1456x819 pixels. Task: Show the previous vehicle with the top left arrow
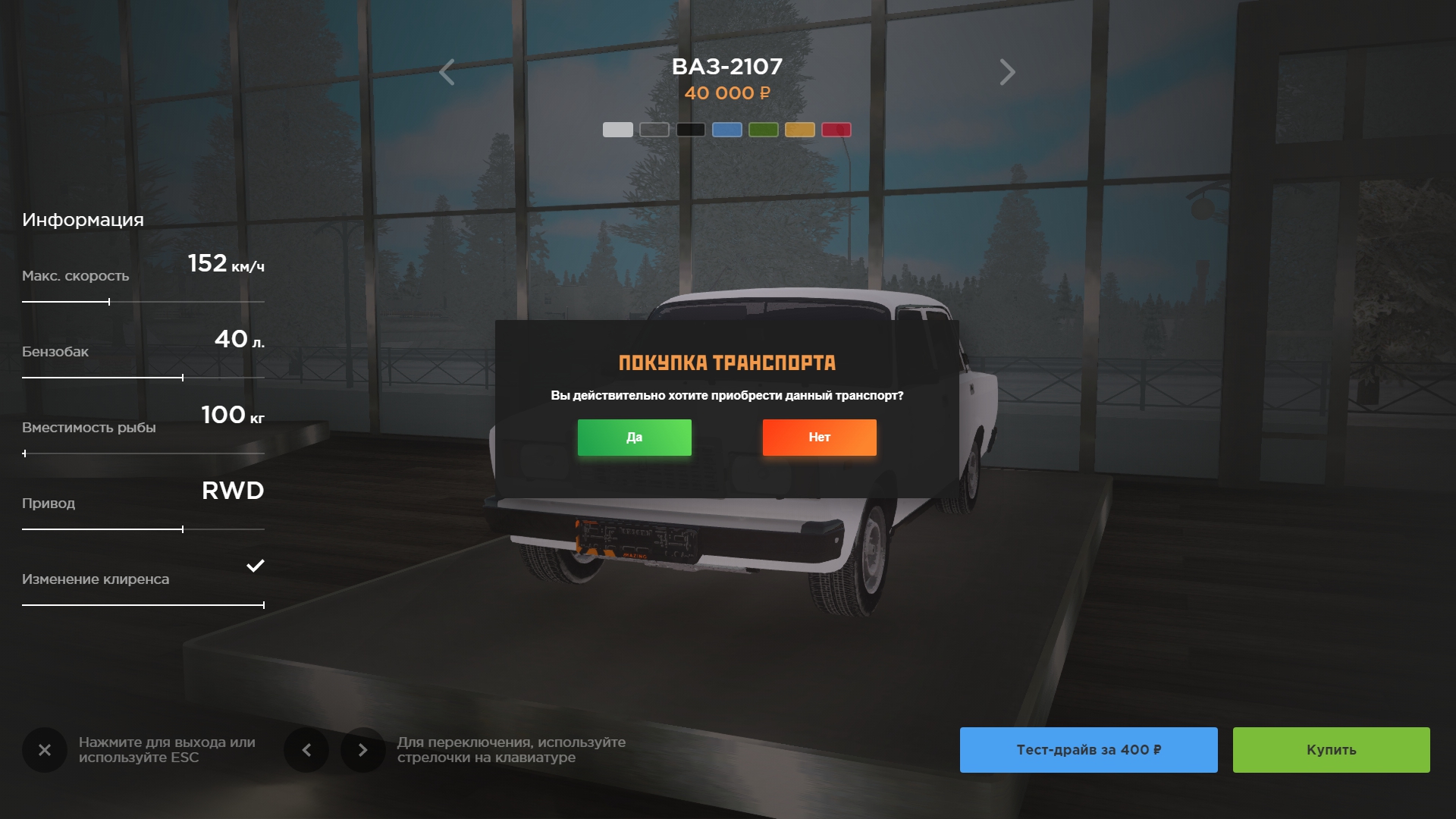[447, 73]
